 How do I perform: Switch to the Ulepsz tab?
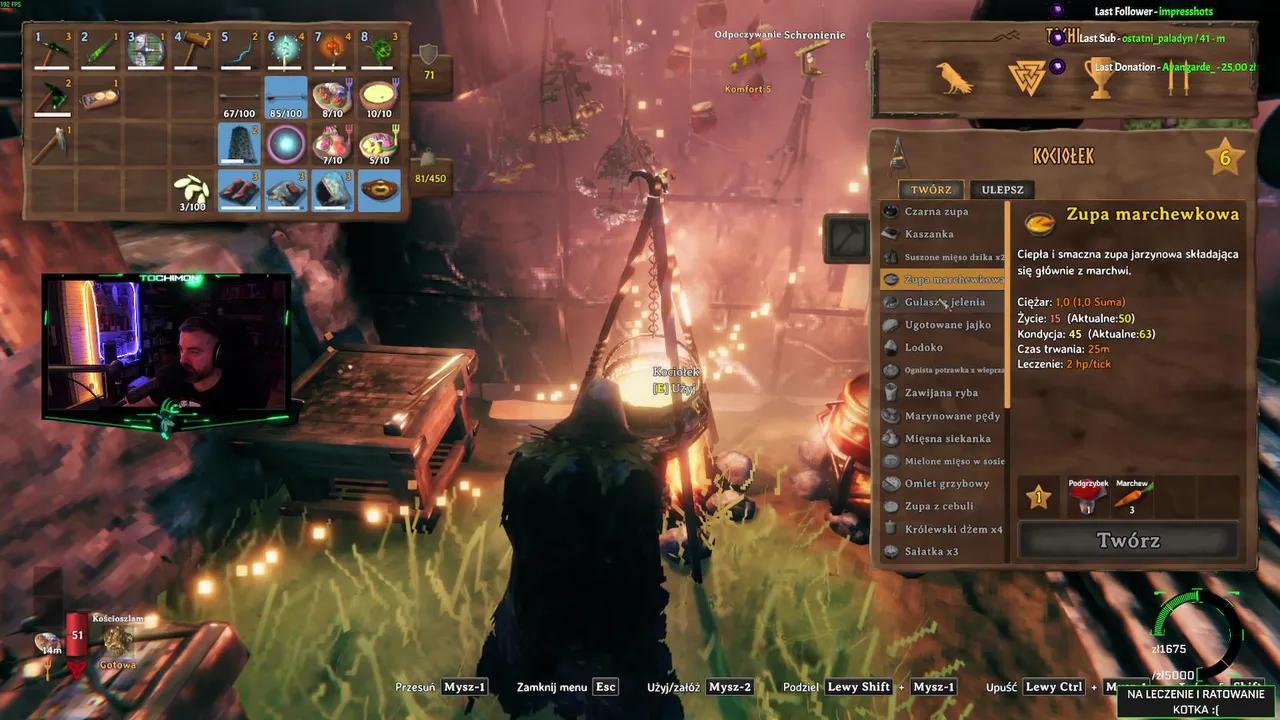[1001, 190]
